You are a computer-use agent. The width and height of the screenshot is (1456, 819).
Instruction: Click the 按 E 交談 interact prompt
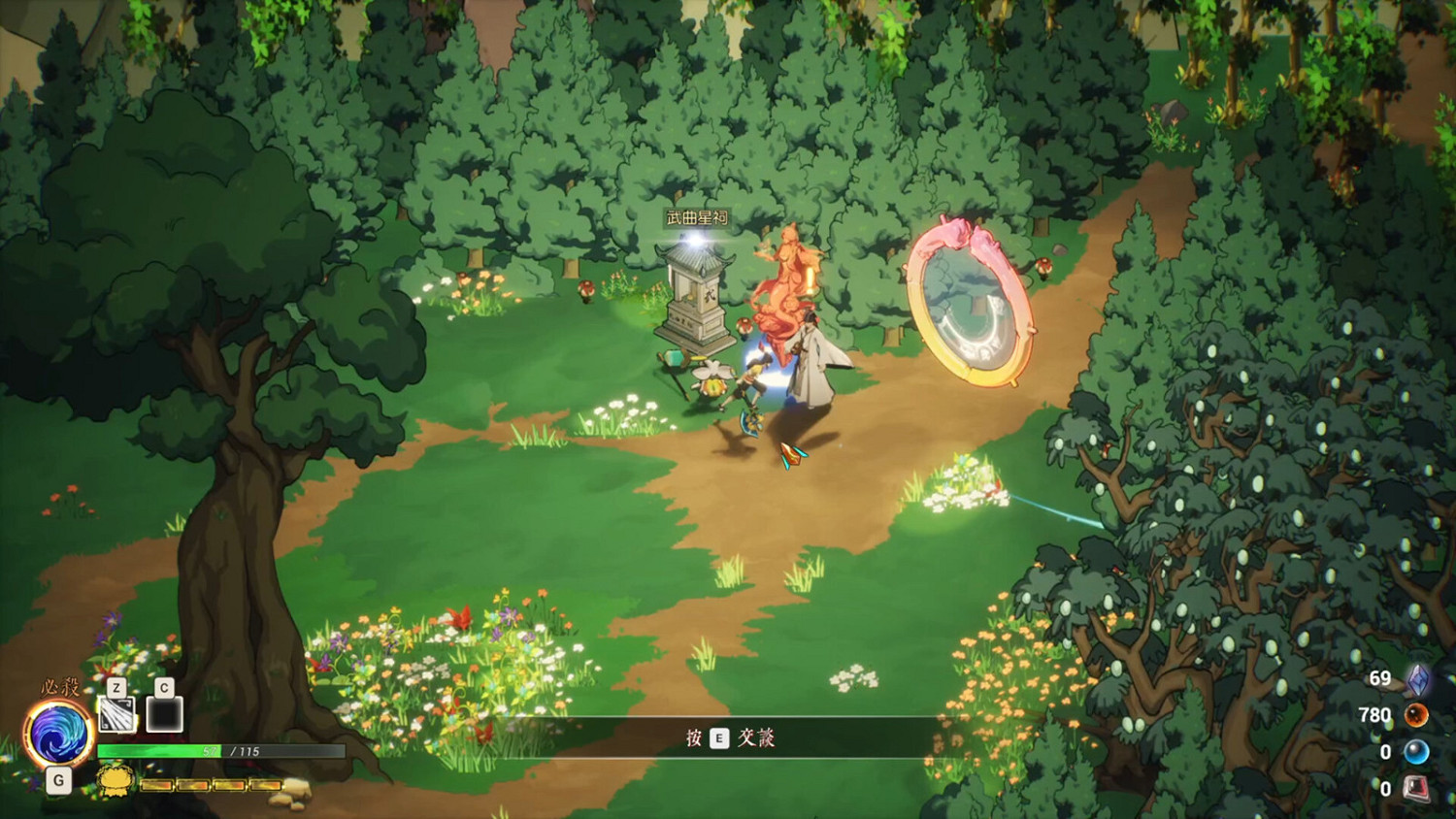coord(728,738)
